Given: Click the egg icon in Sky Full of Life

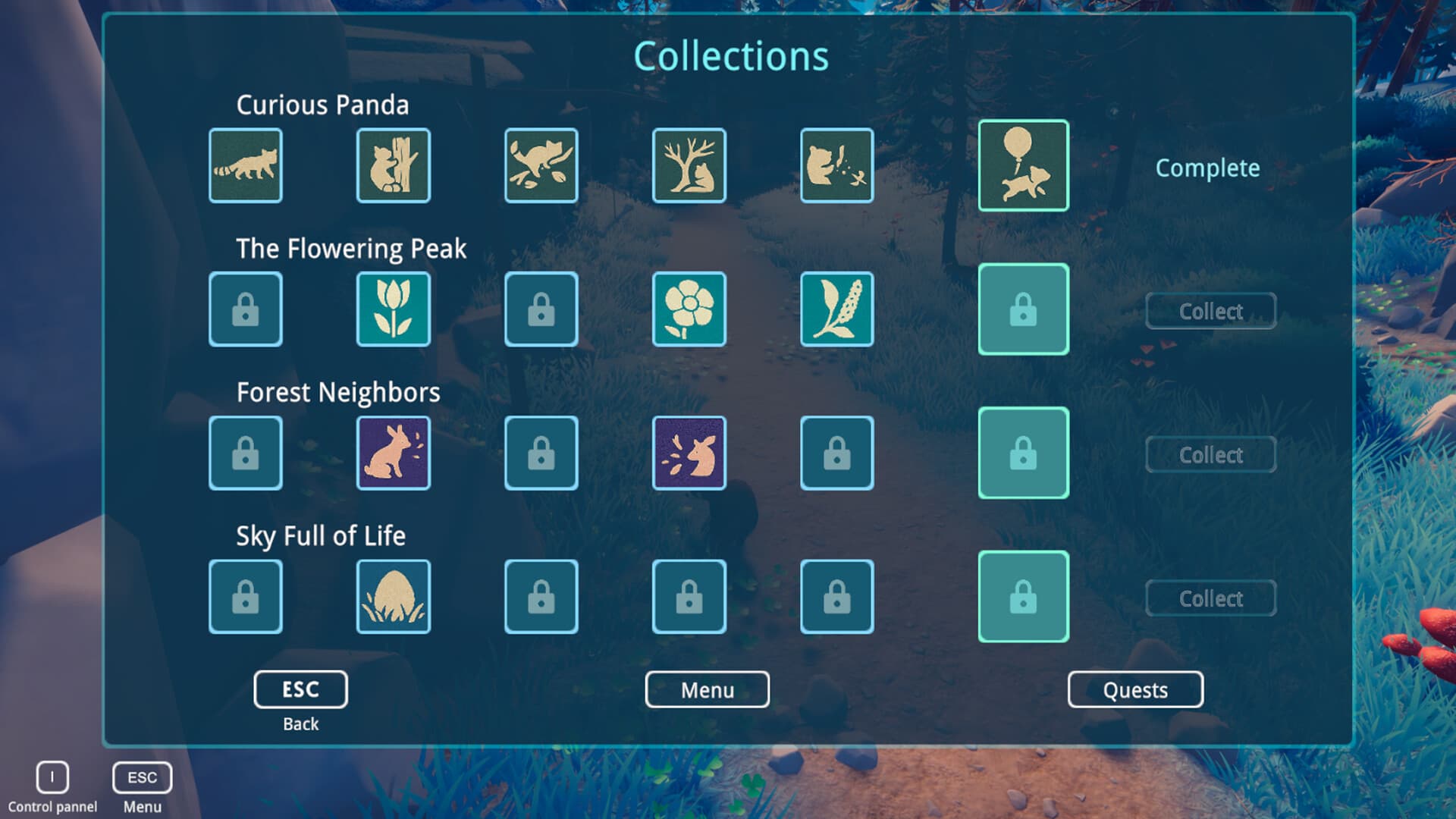Looking at the screenshot, I should [393, 596].
